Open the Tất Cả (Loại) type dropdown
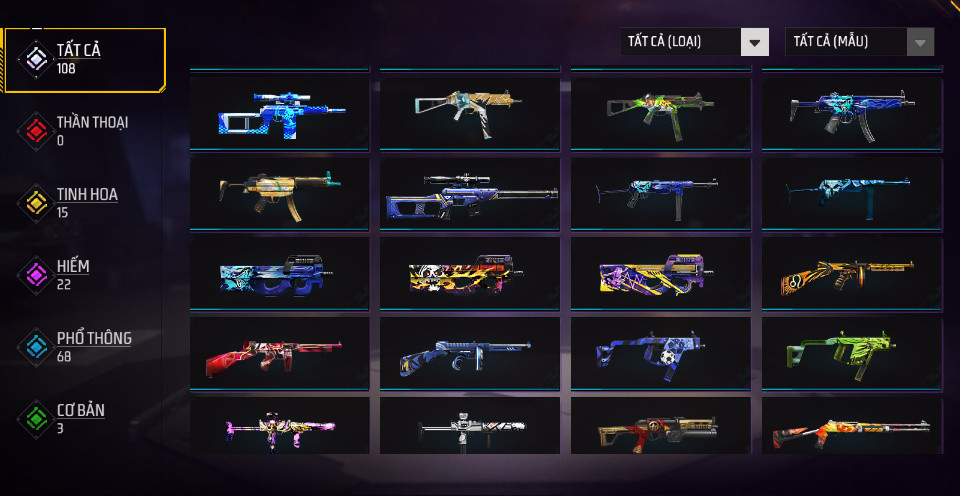960x496 pixels. click(x=694, y=42)
